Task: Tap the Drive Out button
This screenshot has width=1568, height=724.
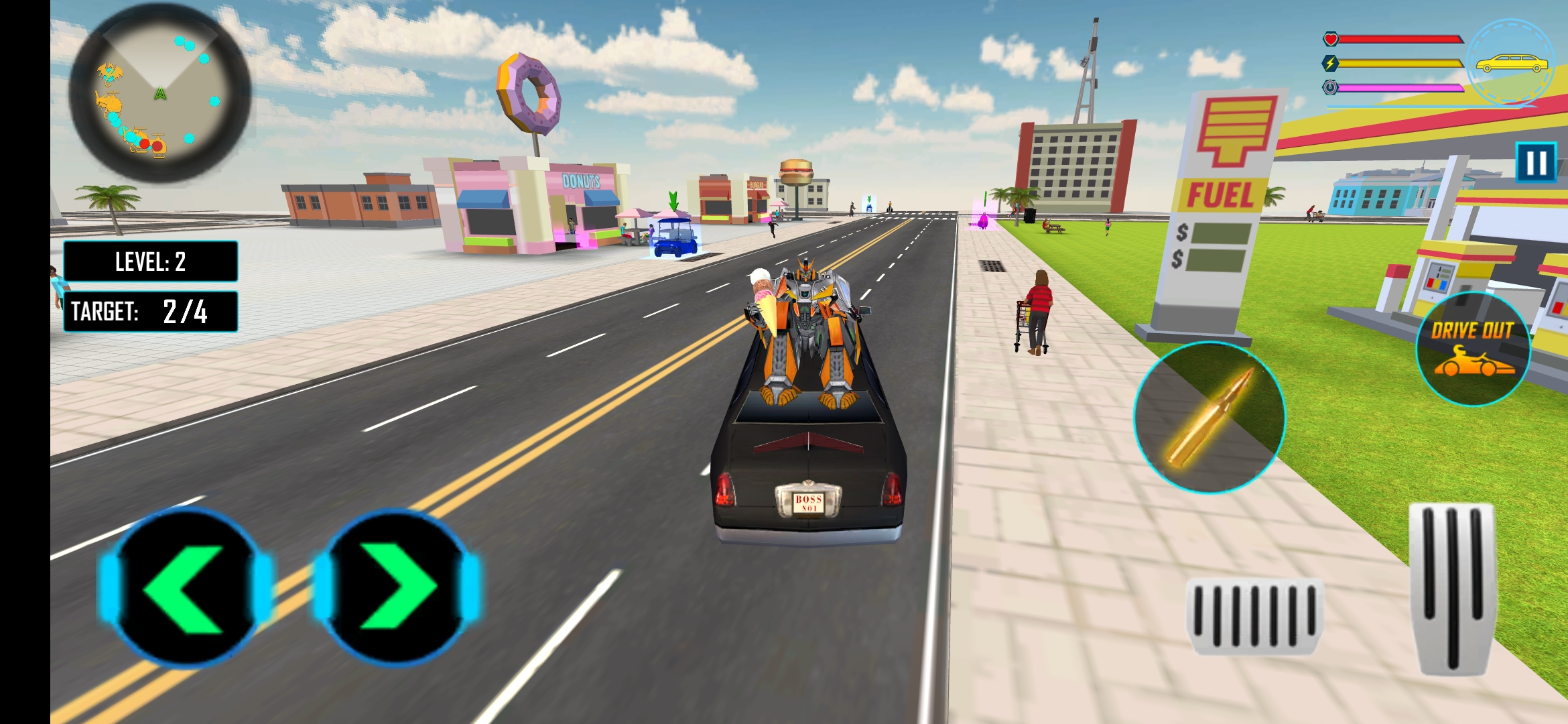Action: 1473,349
